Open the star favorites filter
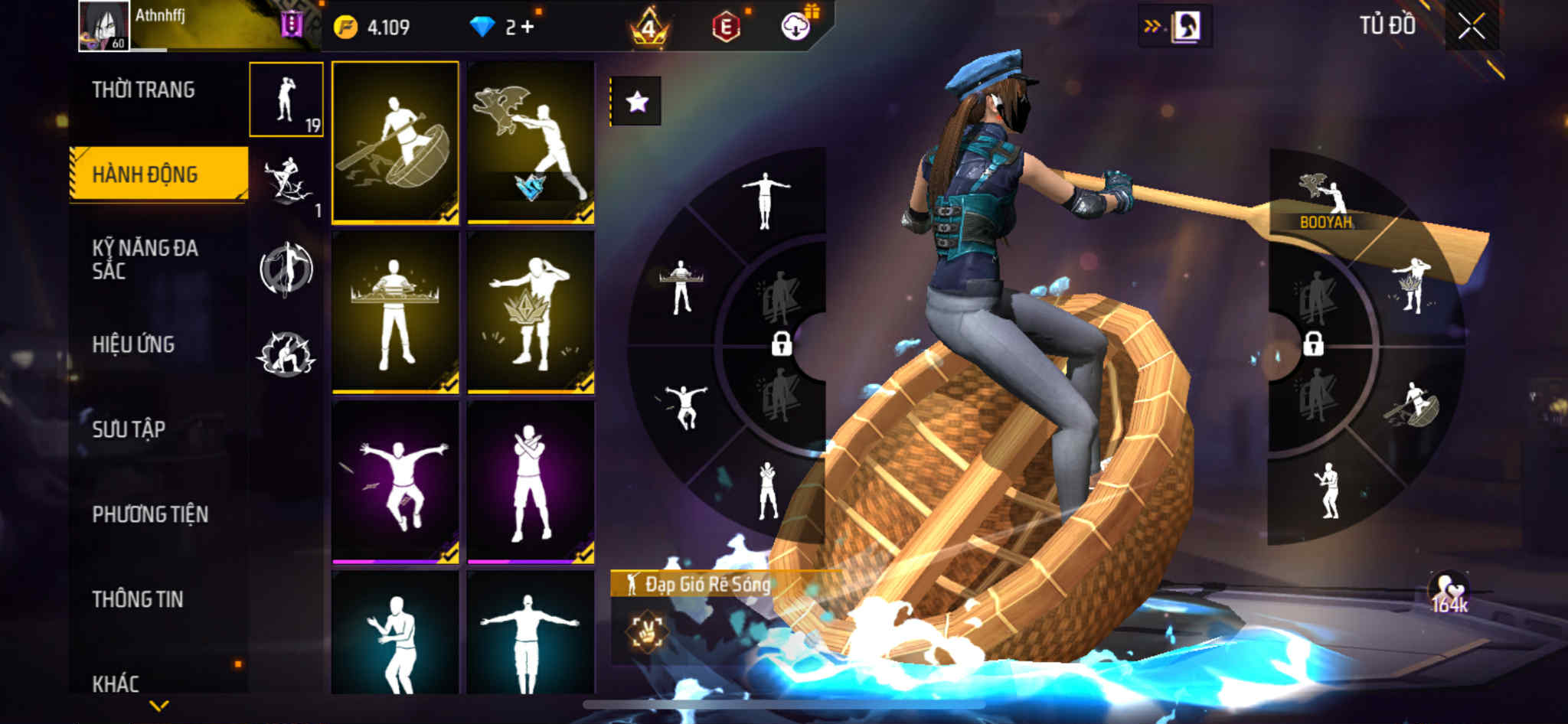Viewport: 1568px width, 724px height. [637, 102]
